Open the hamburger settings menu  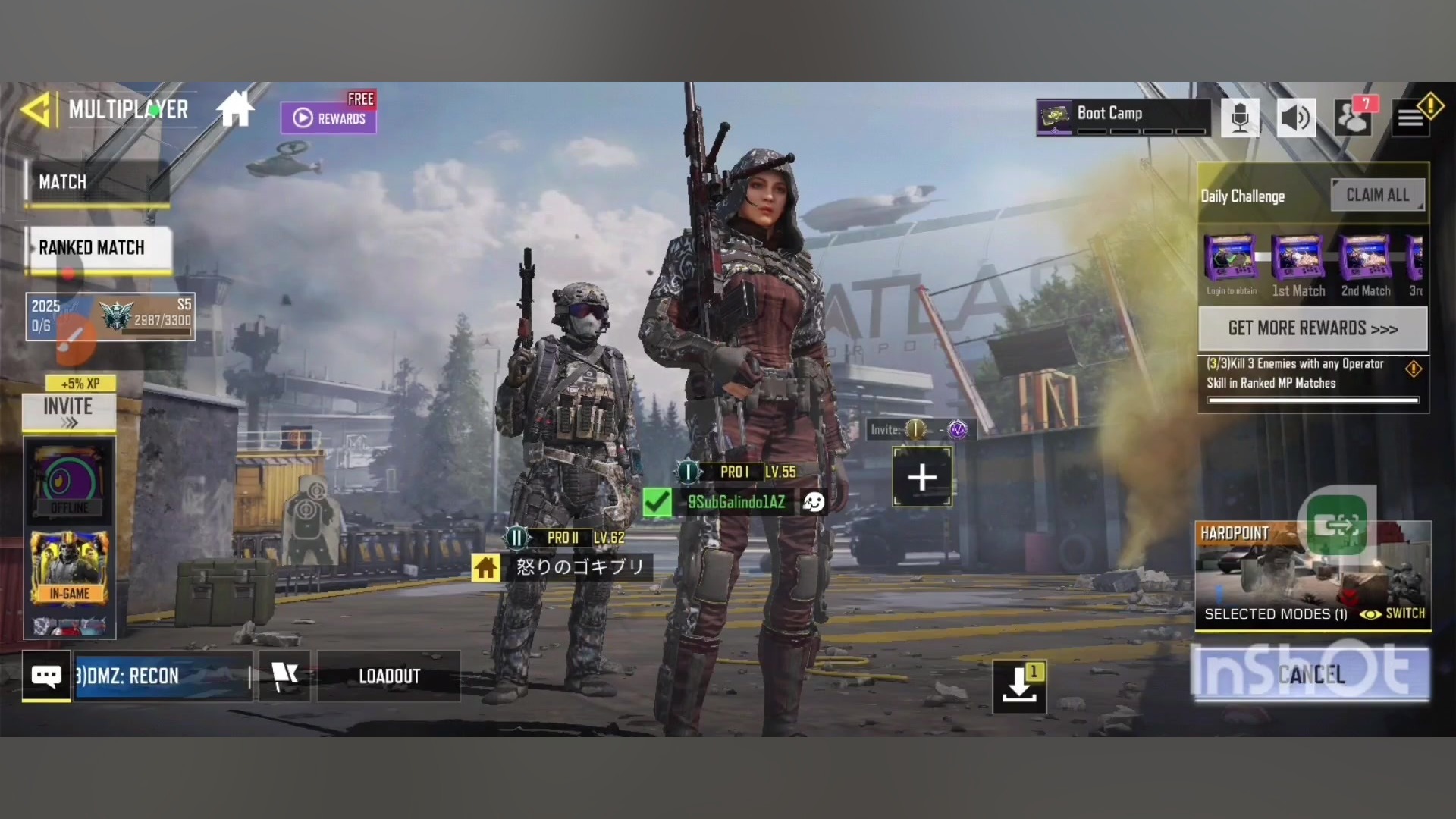pos(1410,119)
